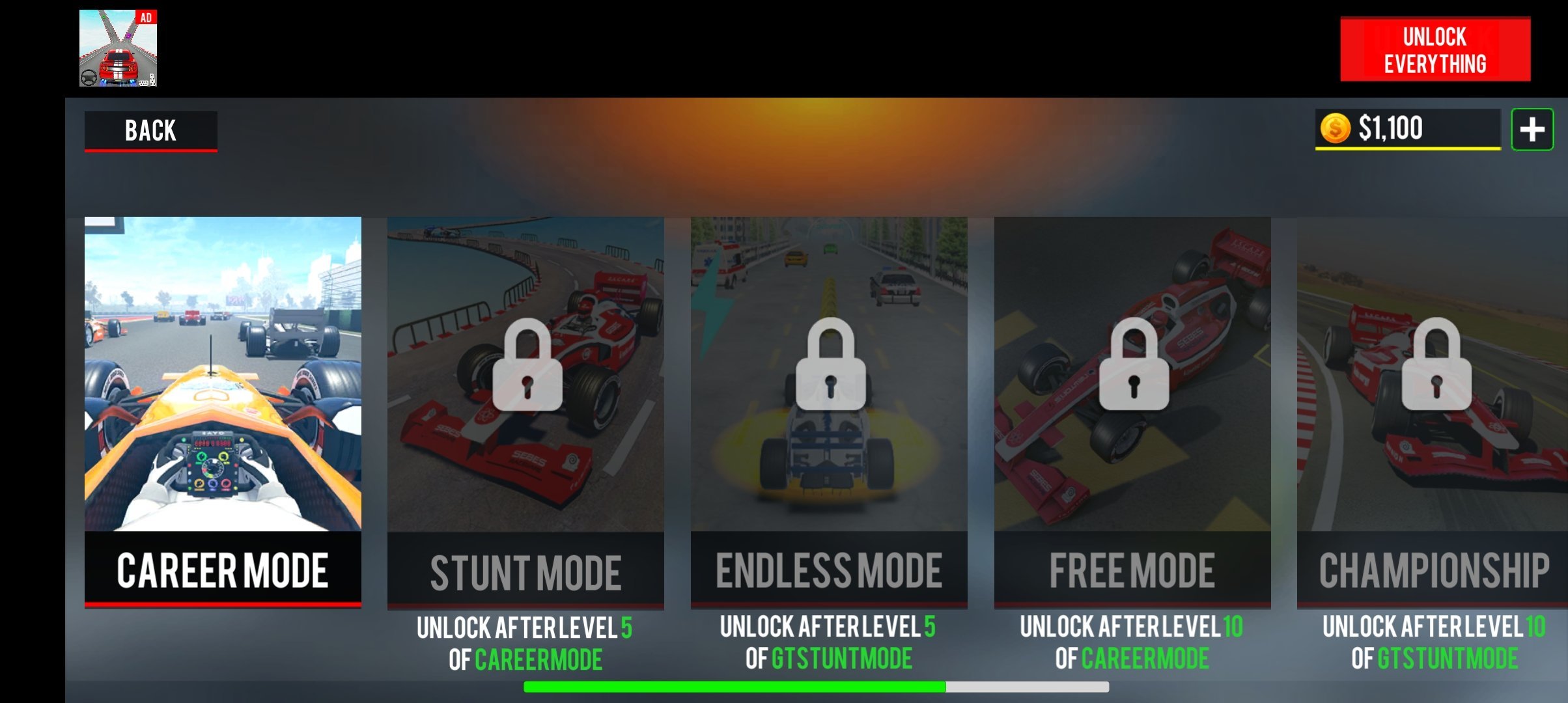Select the Career Mode tile
The width and height of the screenshot is (1568, 703).
(x=223, y=411)
